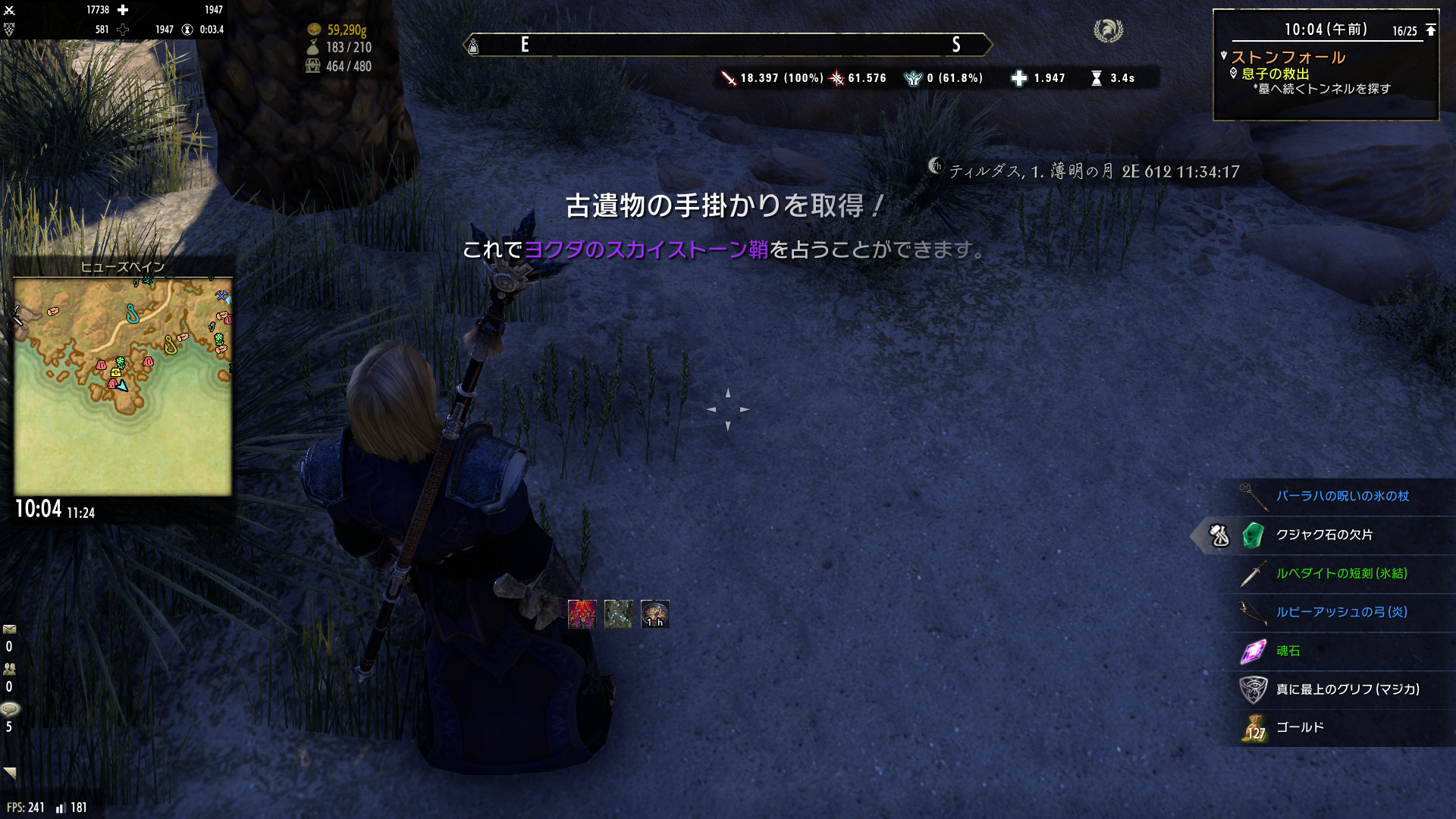Click the green gem icon for クジャク石の欠片
Image resolution: width=1456 pixels, height=819 pixels.
click(1250, 535)
